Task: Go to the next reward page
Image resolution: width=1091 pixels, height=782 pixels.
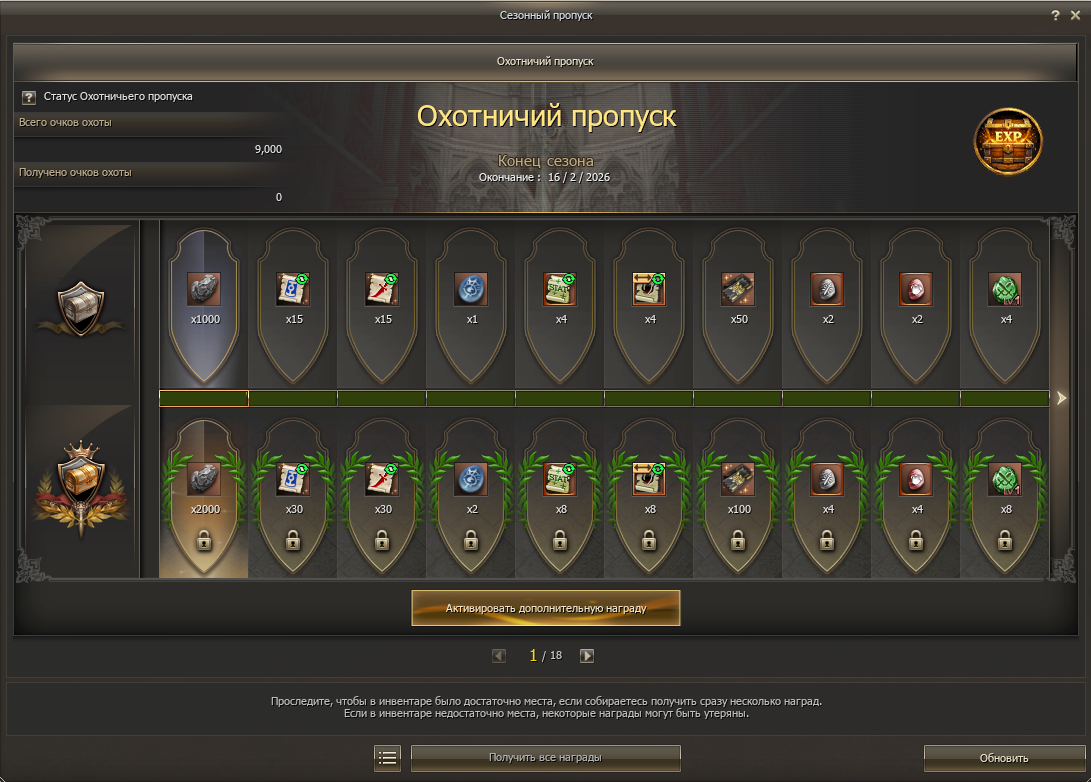Action: tap(587, 656)
